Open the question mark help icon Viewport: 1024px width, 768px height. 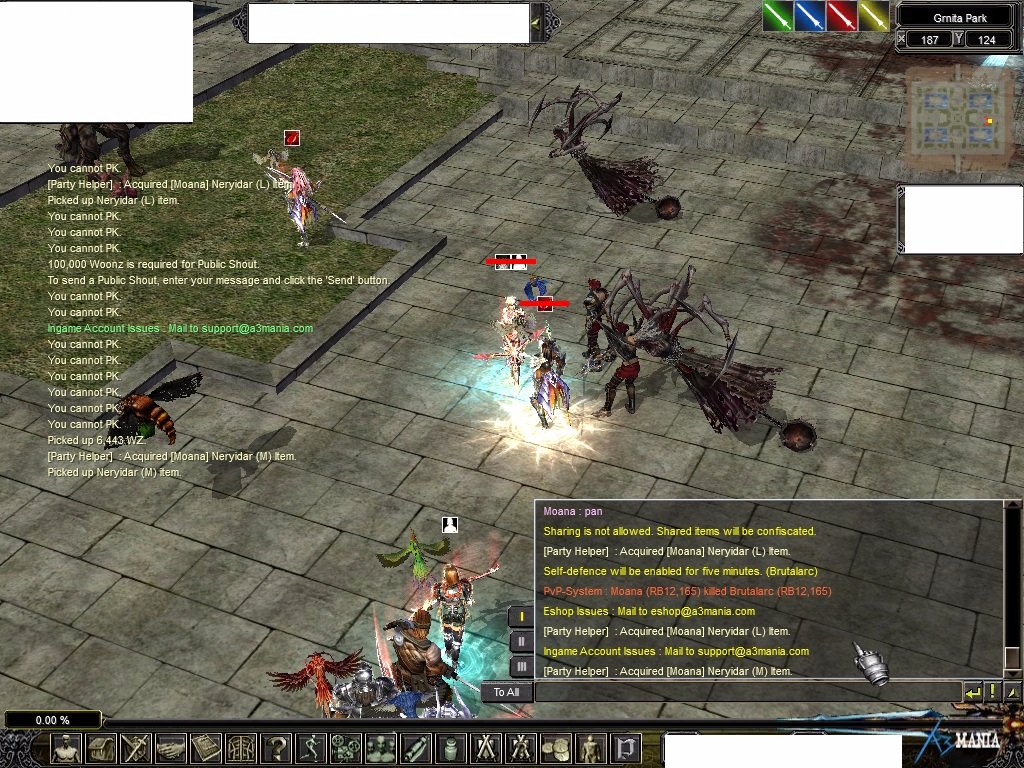pyautogui.click(x=276, y=748)
